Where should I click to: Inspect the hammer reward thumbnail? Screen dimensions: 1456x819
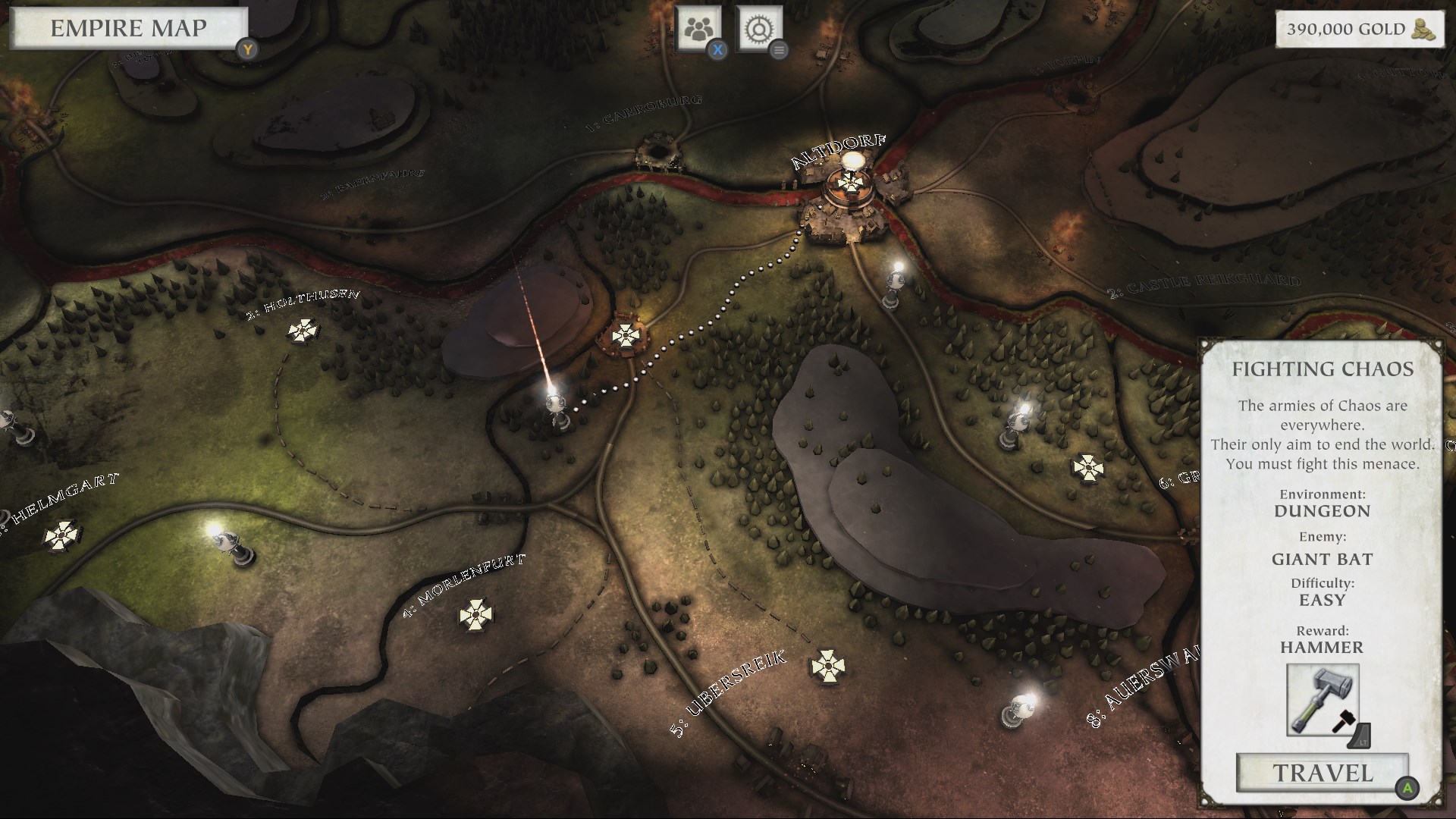1323,699
